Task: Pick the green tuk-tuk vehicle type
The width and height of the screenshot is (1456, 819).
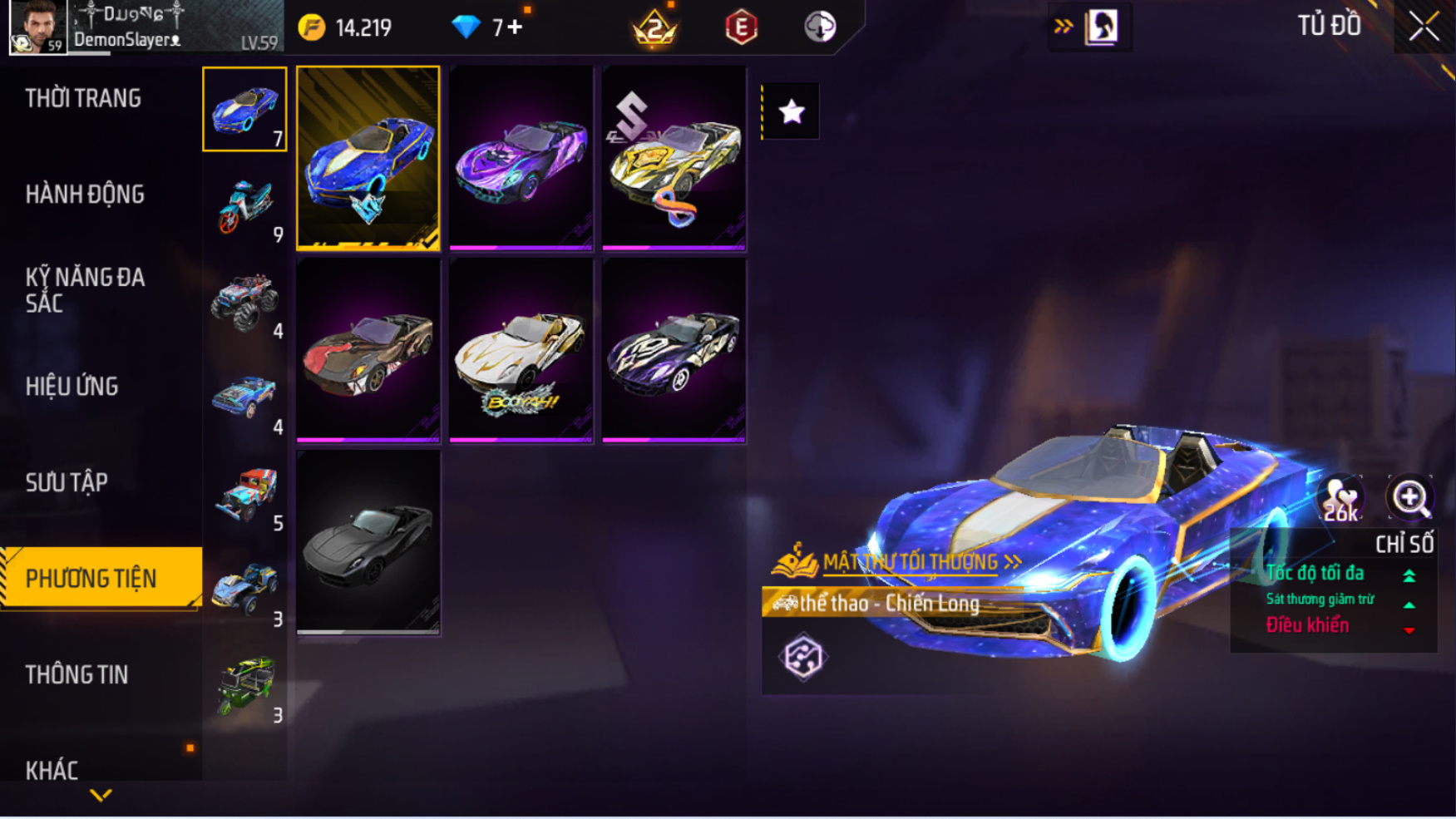Action: 244,686
